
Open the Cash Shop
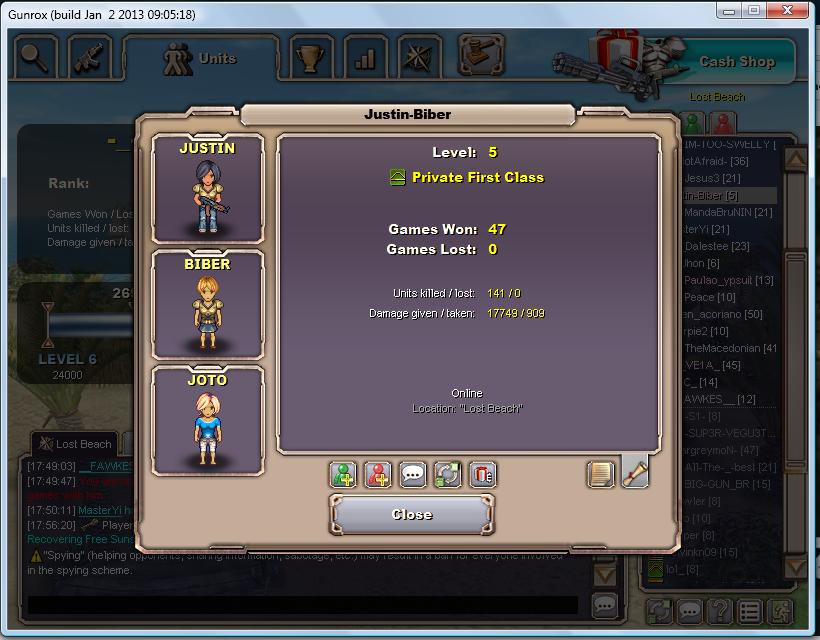click(736, 61)
